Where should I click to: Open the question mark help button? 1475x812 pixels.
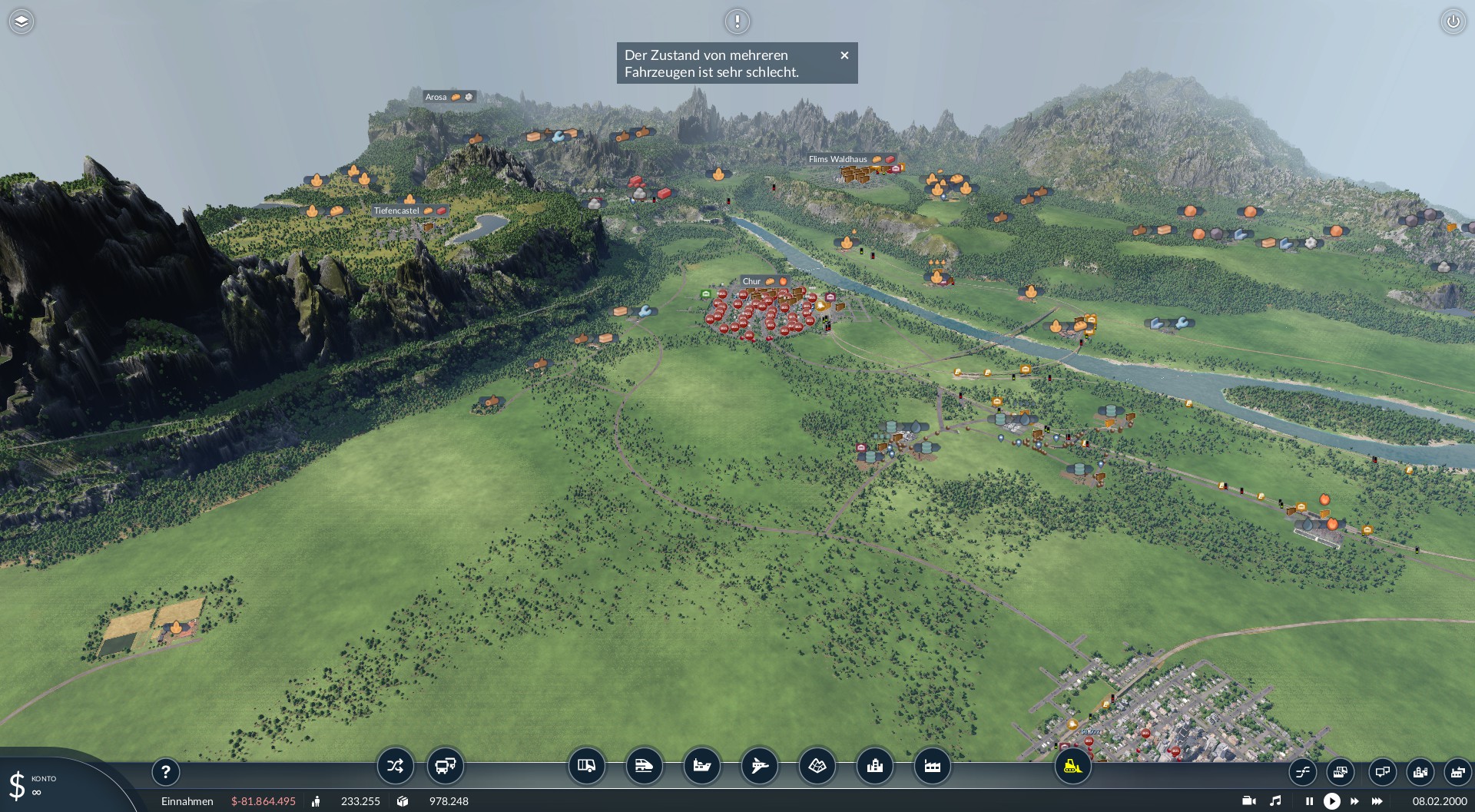click(165, 771)
